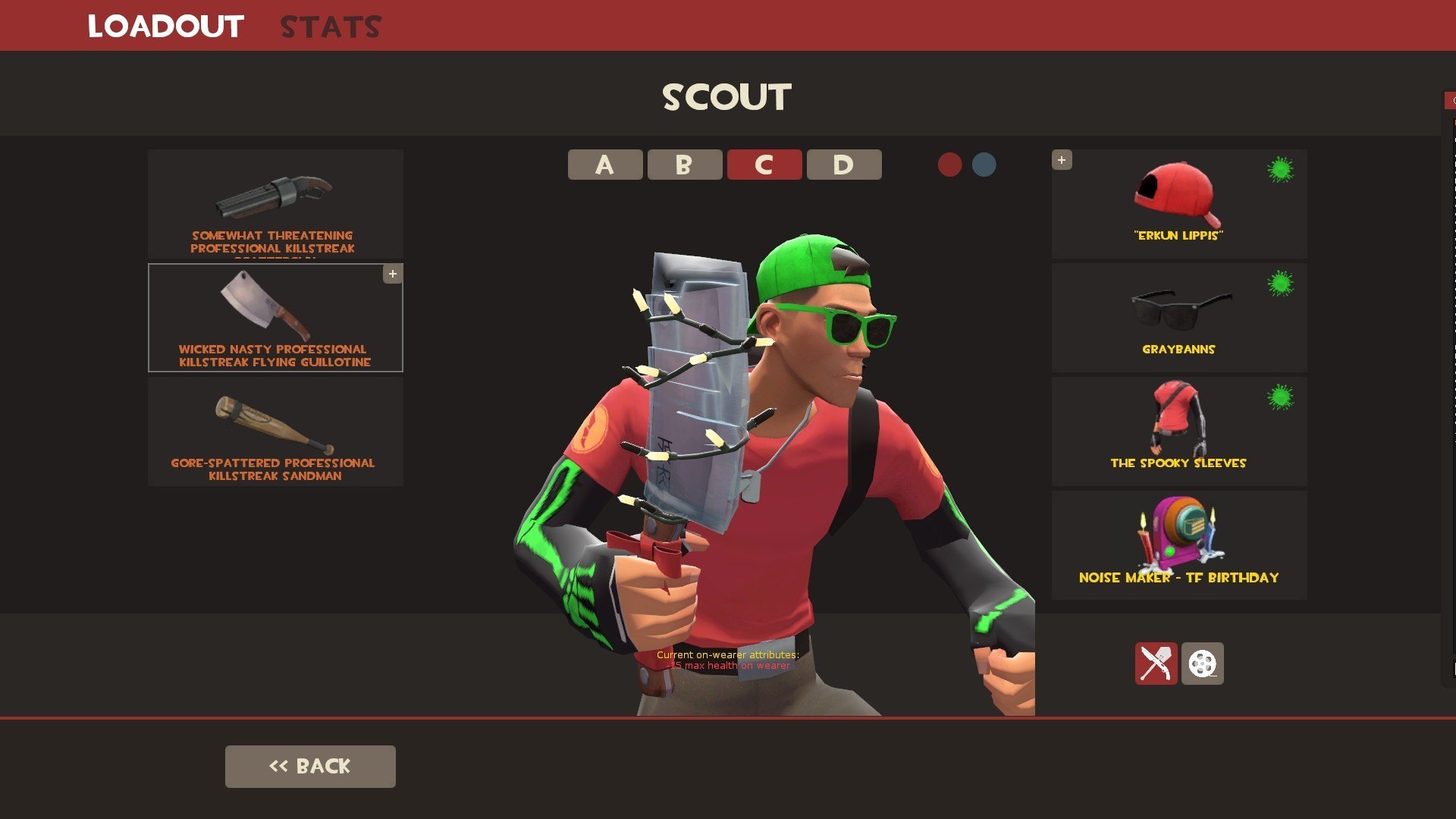
Task: Pick the red team color swatch
Action: pyautogui.click(x=949, y=165)
